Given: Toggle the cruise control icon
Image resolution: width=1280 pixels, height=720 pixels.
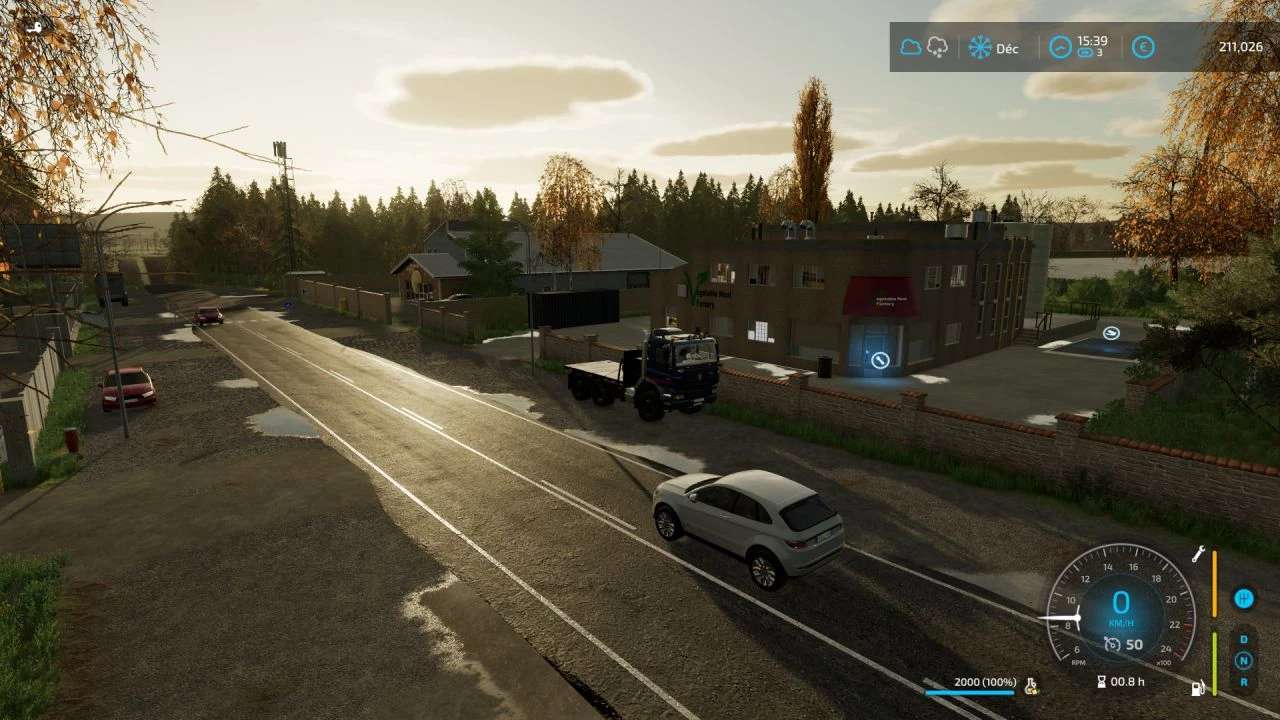Looking at the screenshot, I should coord(1112,644).
